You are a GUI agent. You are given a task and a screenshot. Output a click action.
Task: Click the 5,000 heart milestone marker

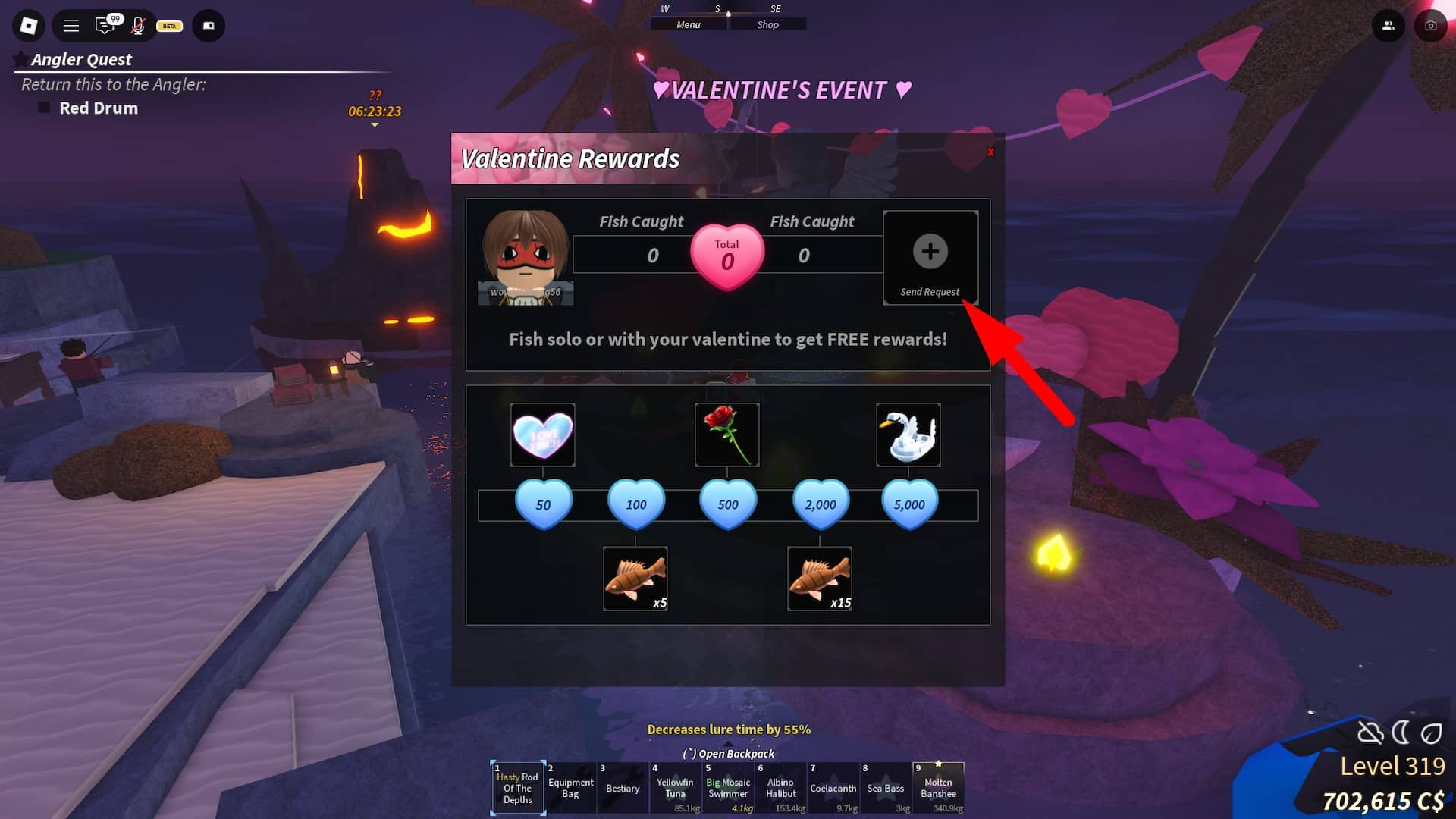click(x=908, y=503)
